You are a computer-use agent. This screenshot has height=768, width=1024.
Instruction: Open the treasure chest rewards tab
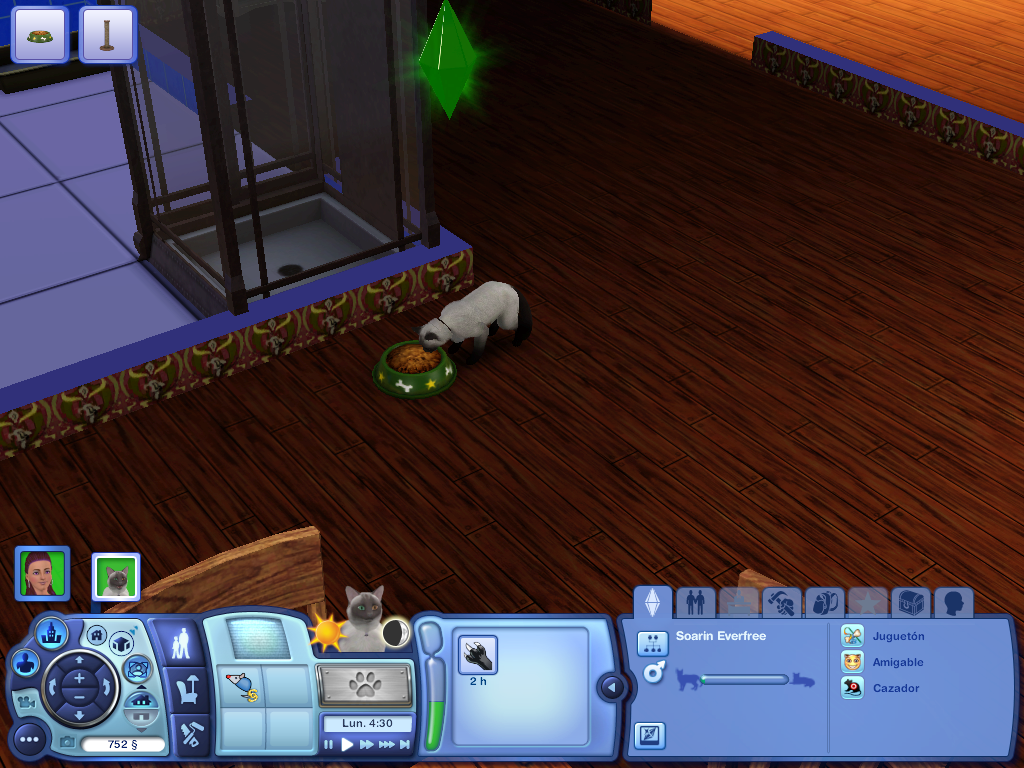pos(910,602)
